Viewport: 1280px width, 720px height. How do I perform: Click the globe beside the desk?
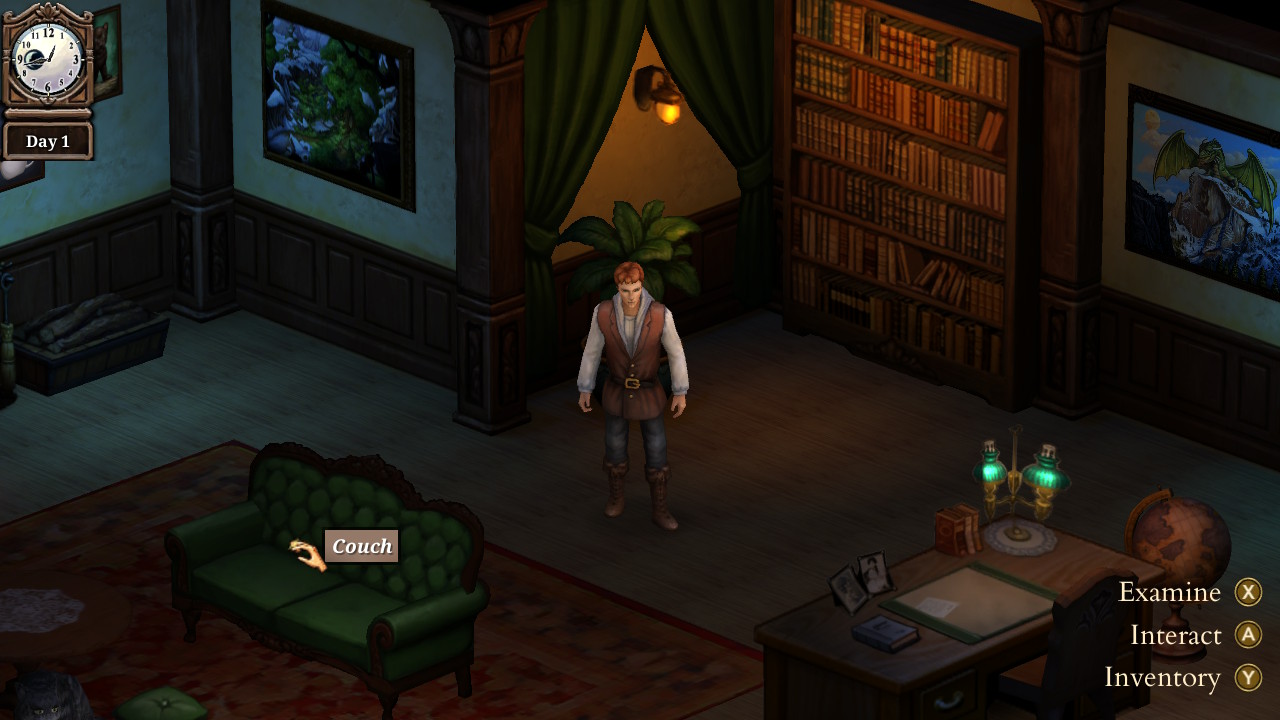point(1180,535)
